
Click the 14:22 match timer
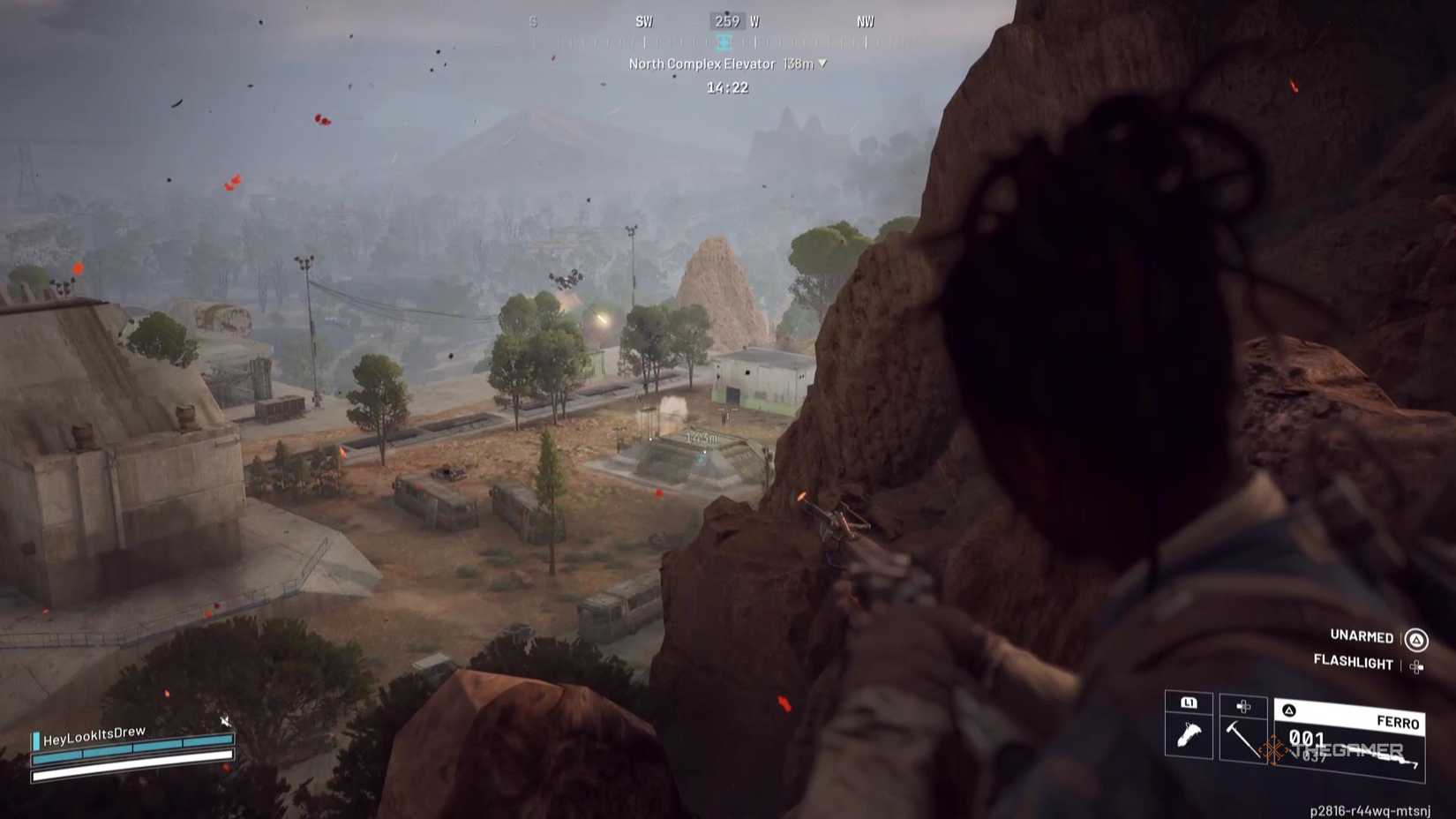pos(728,87)
